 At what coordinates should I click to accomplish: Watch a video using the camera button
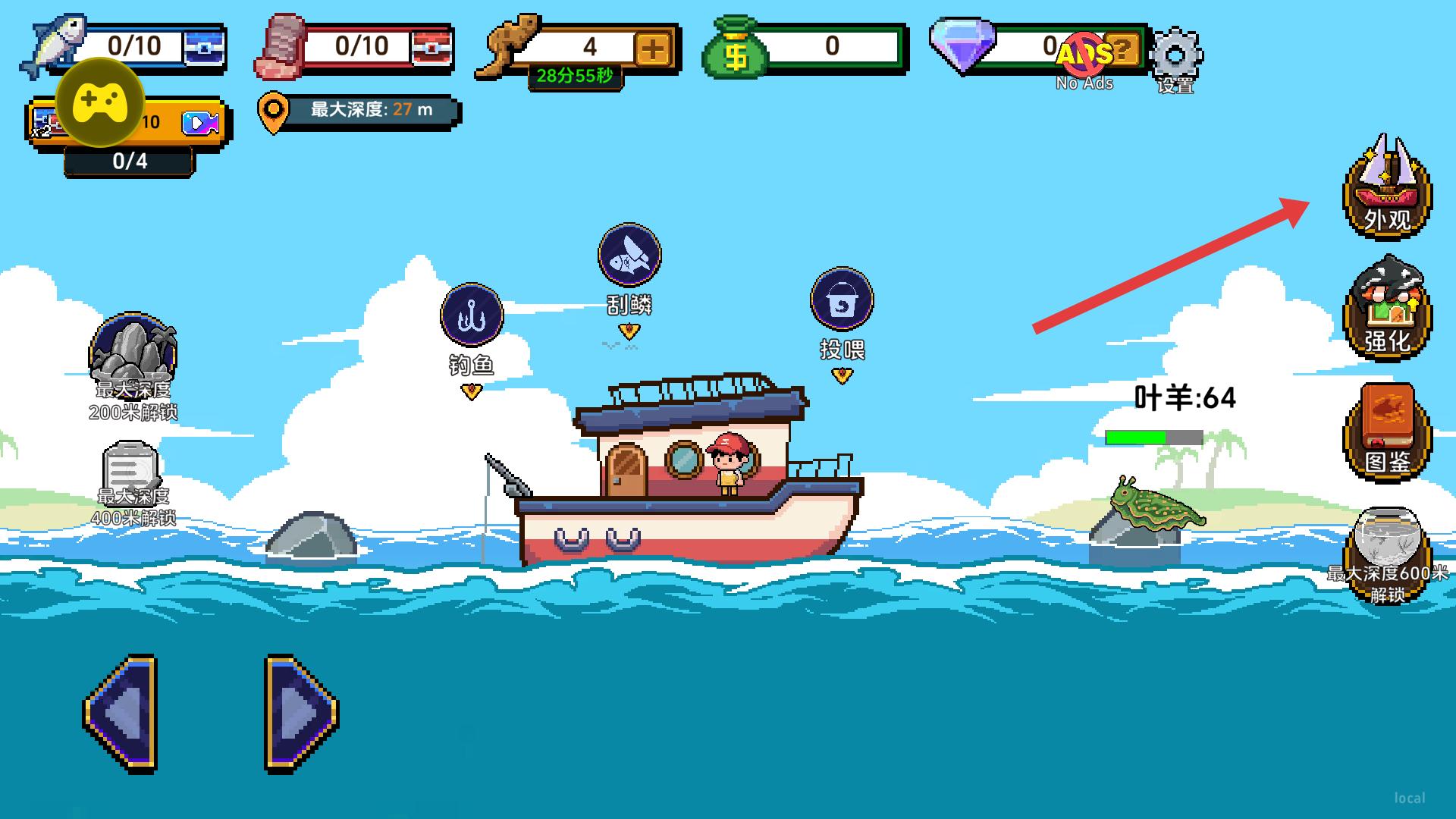pos(200,123)
